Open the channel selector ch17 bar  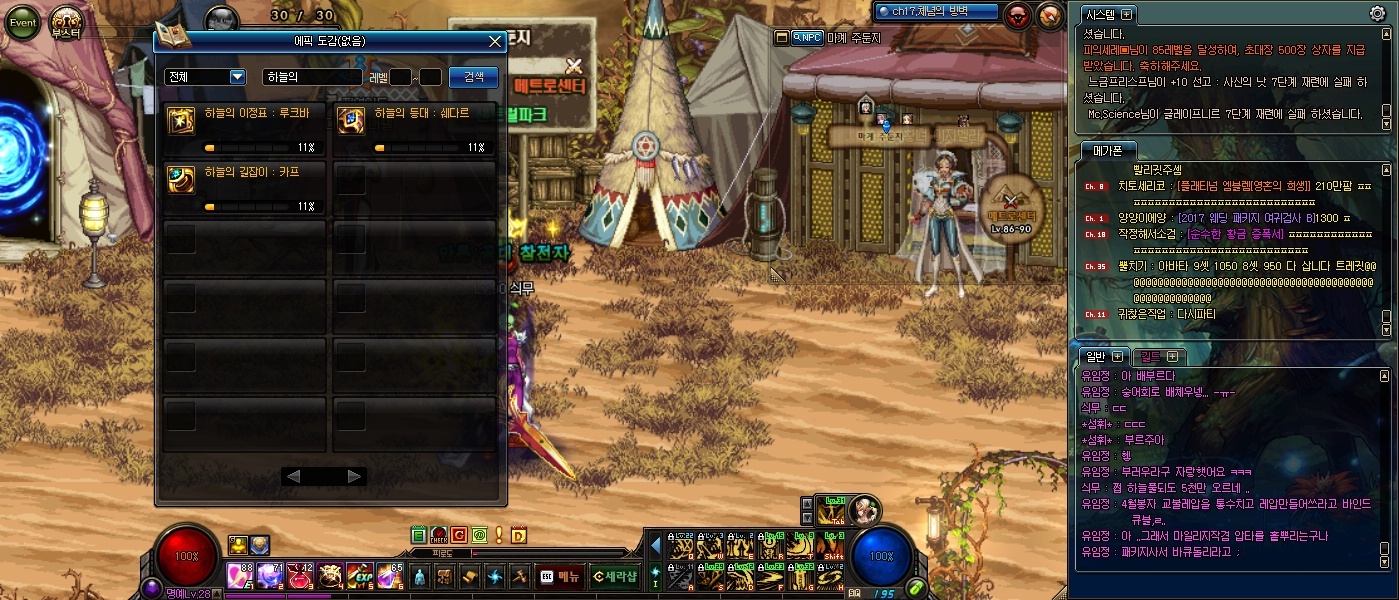click(936, 12)
